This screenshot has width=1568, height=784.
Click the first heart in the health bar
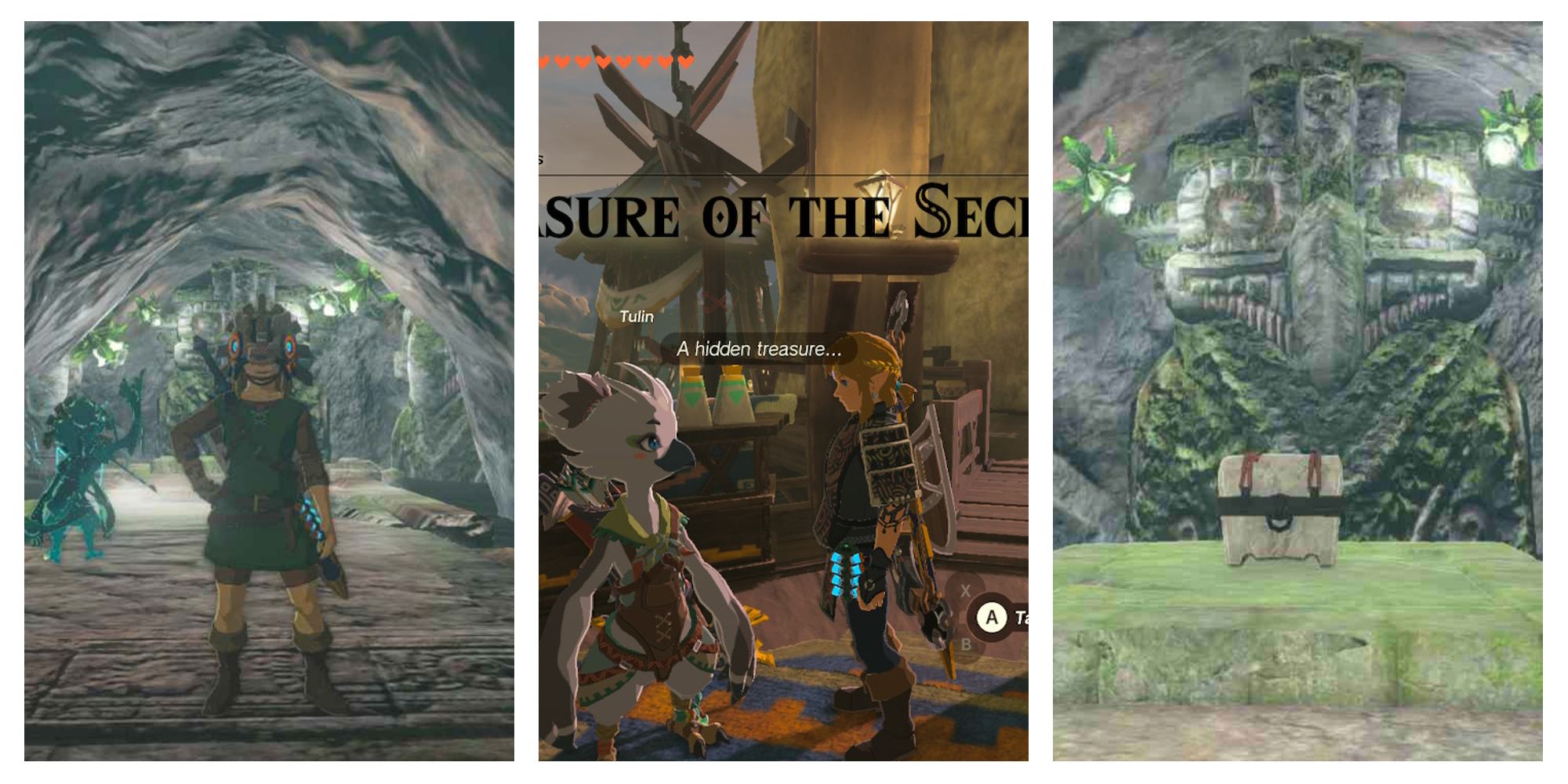(x=546, y=60)
